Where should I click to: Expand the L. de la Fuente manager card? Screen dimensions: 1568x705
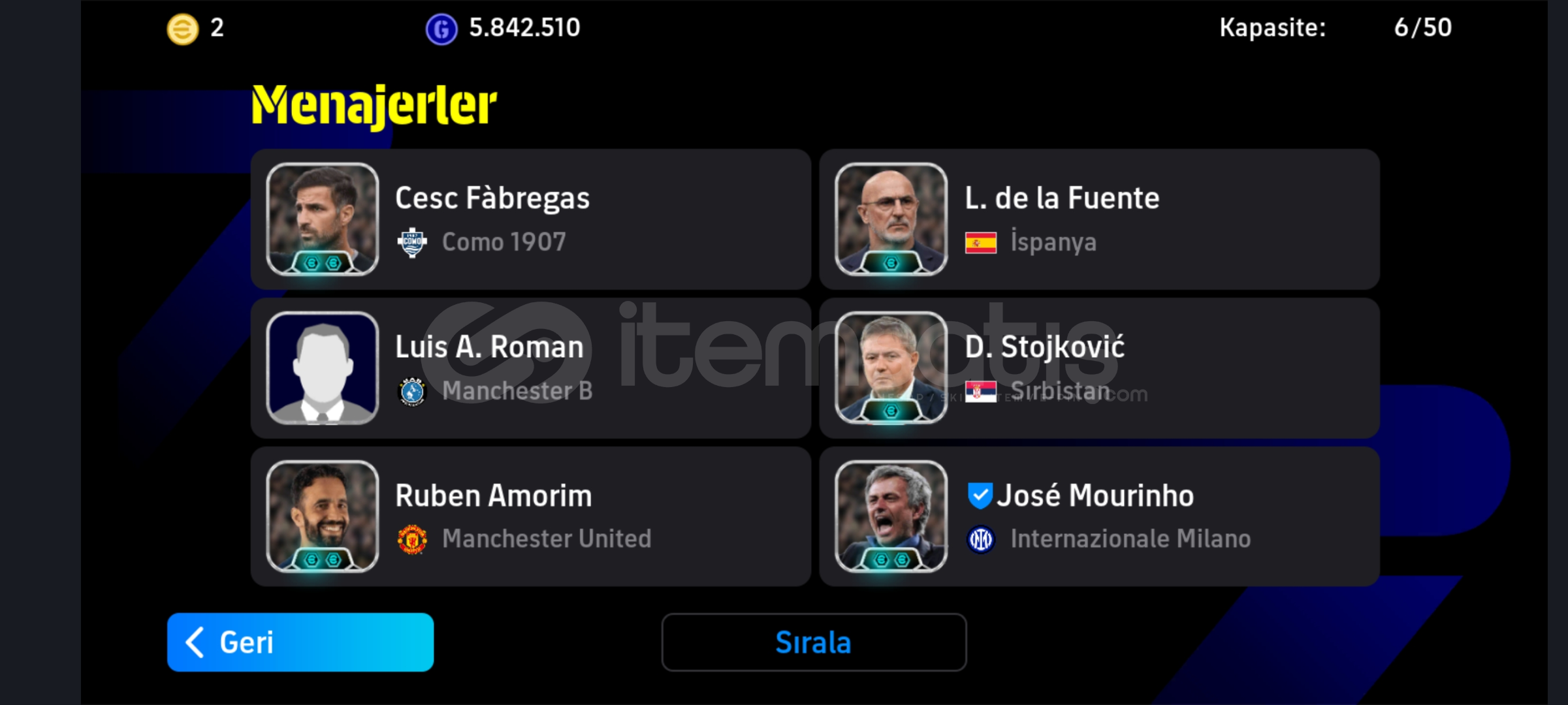1099,219
